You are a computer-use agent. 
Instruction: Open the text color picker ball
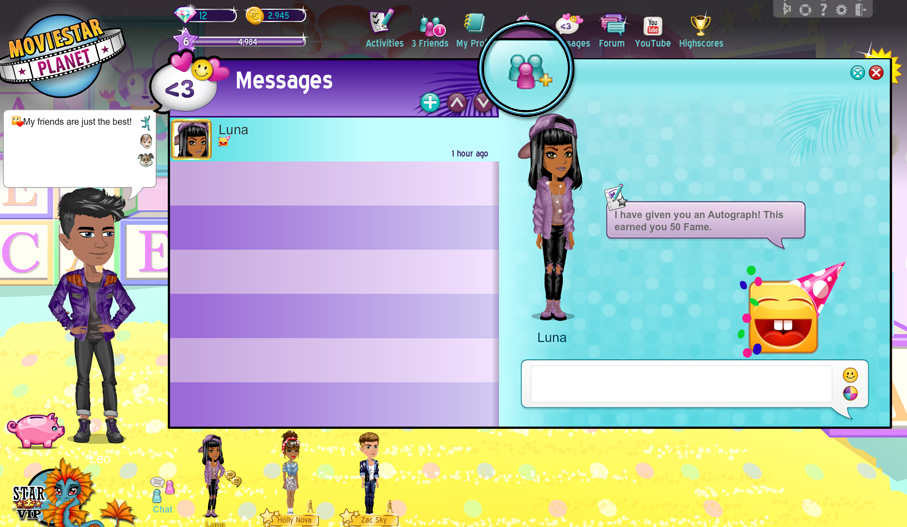[x=850, y=394]
